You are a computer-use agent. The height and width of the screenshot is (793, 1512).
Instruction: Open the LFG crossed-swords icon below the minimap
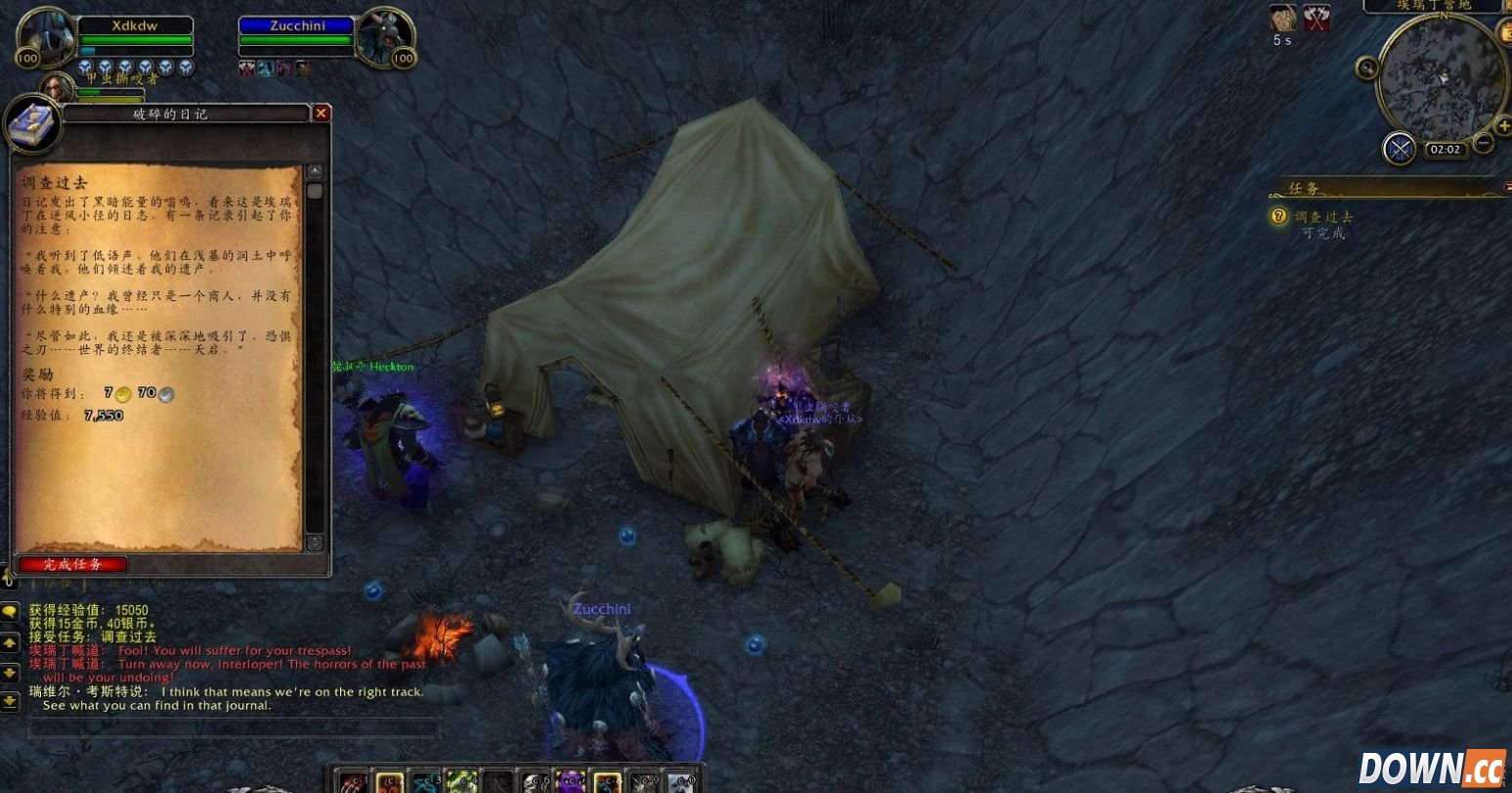tap(1398, 148)
